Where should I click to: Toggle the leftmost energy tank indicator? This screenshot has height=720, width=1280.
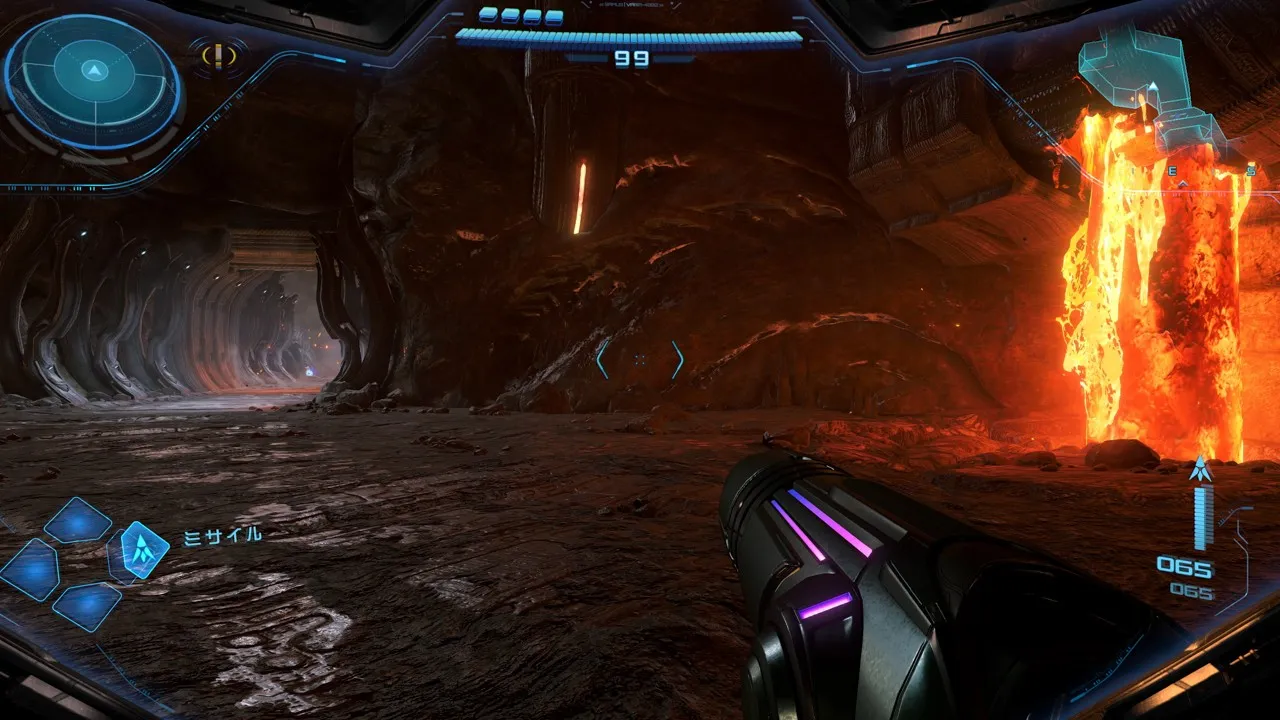click(x=488, y=16)
